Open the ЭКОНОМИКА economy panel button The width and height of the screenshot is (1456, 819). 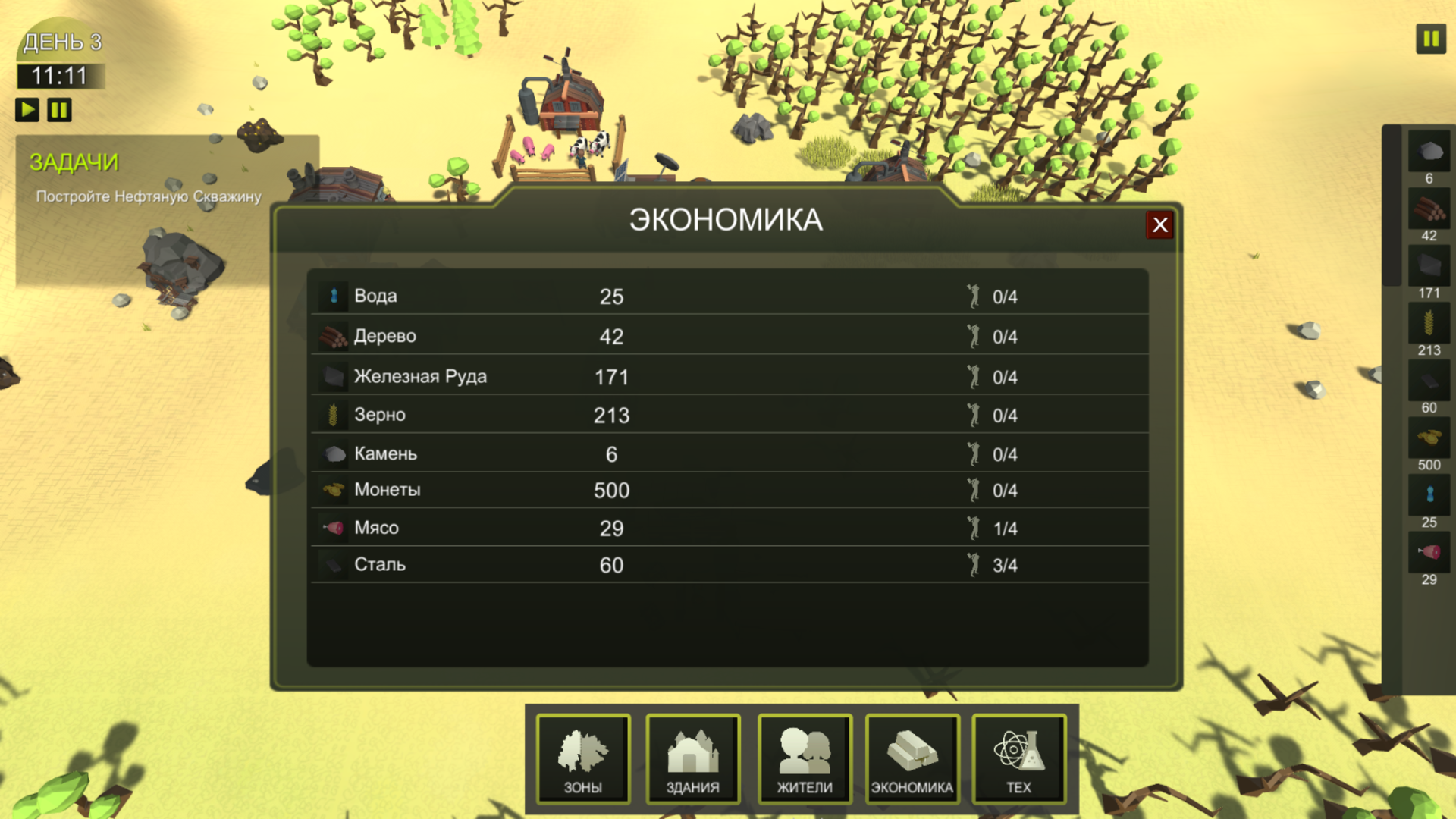click(913, 758)
